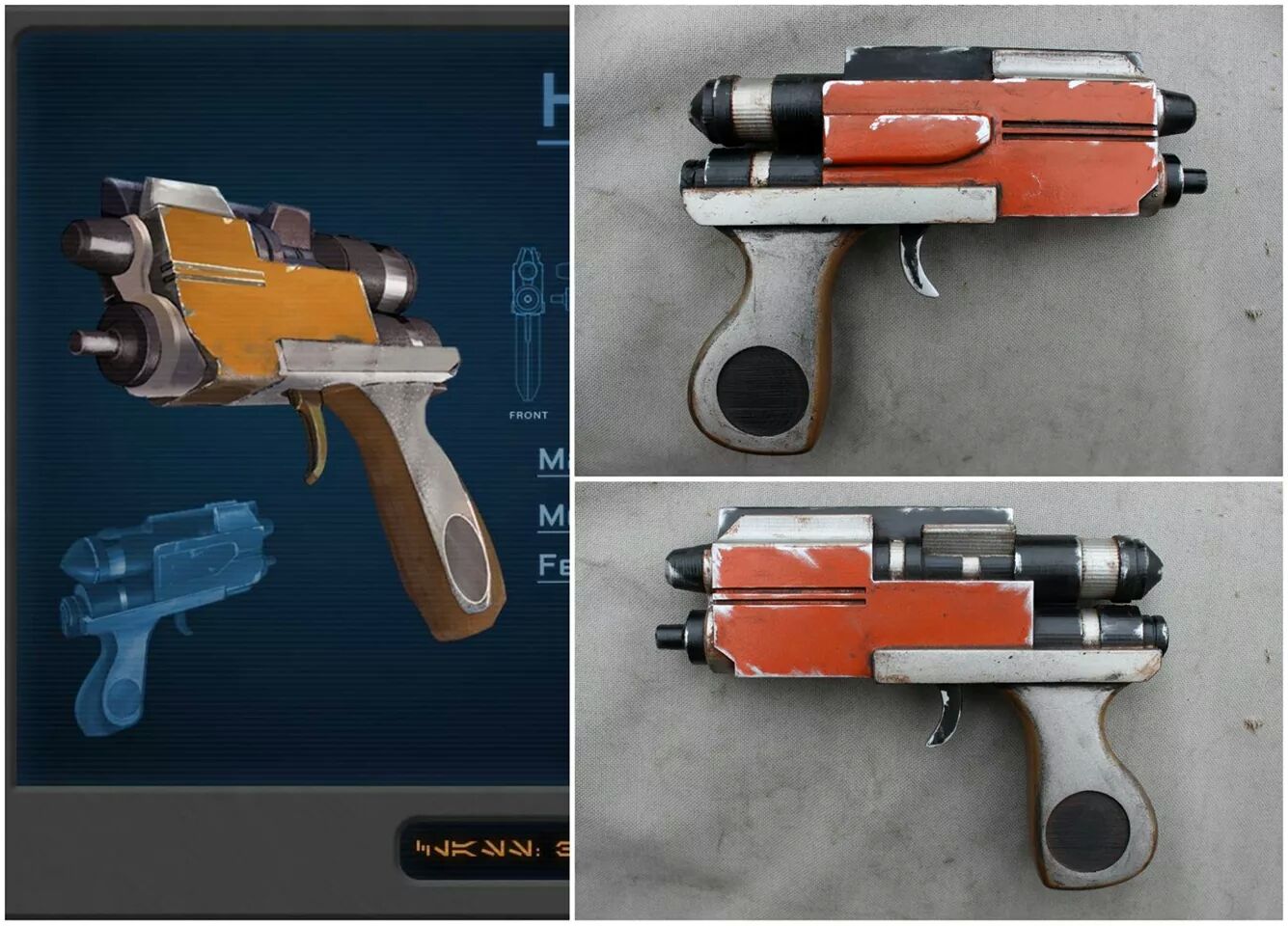This screenshot has height=926, width=1288.
Task: Select the FRONT view blaster schematic
Action: (528, 323)
